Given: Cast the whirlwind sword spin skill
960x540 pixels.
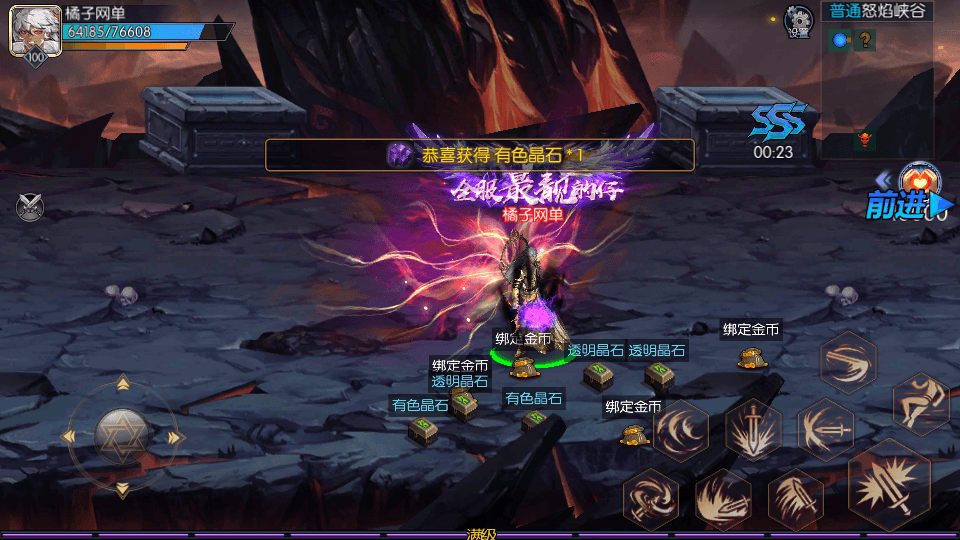Looking at the screenshot, I should (x=651, y=498).
